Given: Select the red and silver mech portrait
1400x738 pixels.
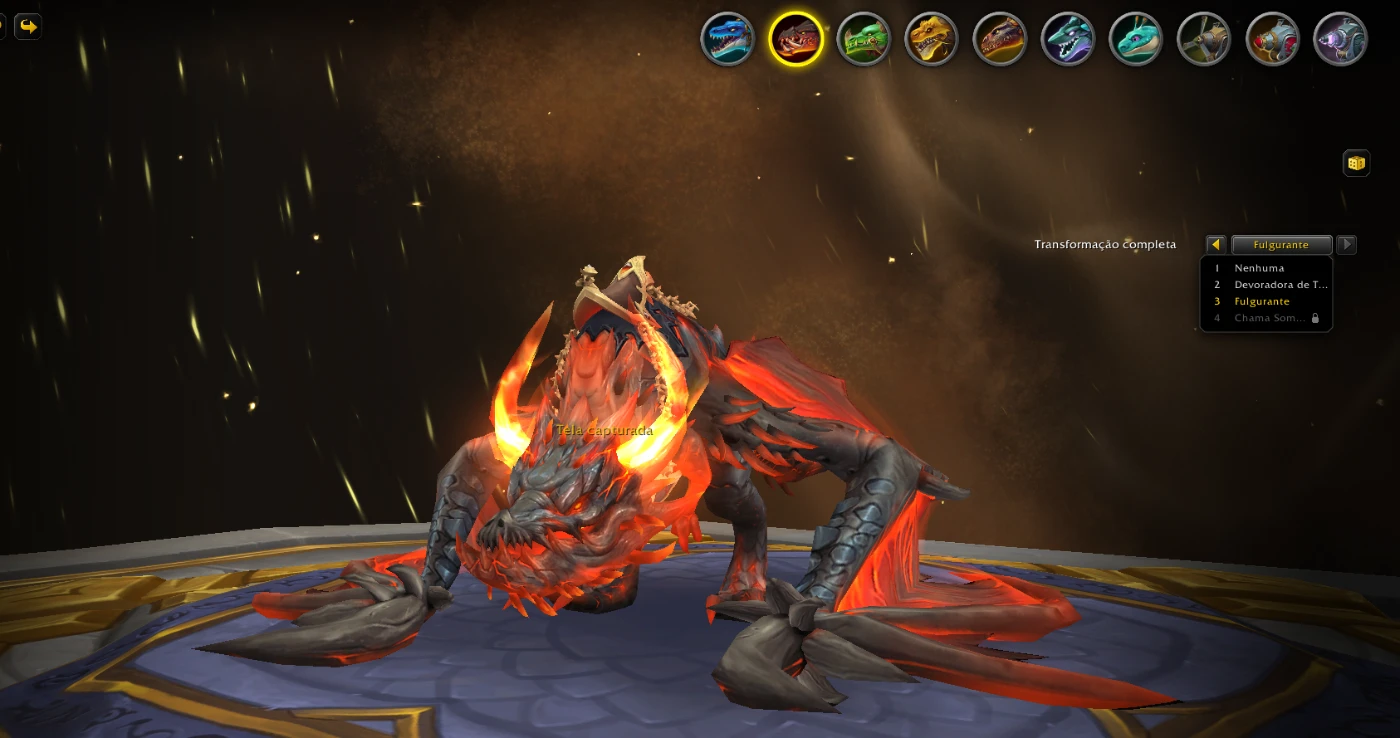Looking at the screenshot, I should coord(1272,39).
